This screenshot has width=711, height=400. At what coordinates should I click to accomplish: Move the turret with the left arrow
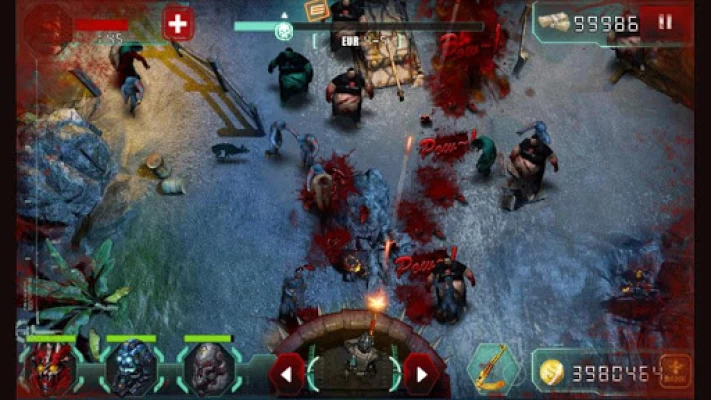(288, 375)
